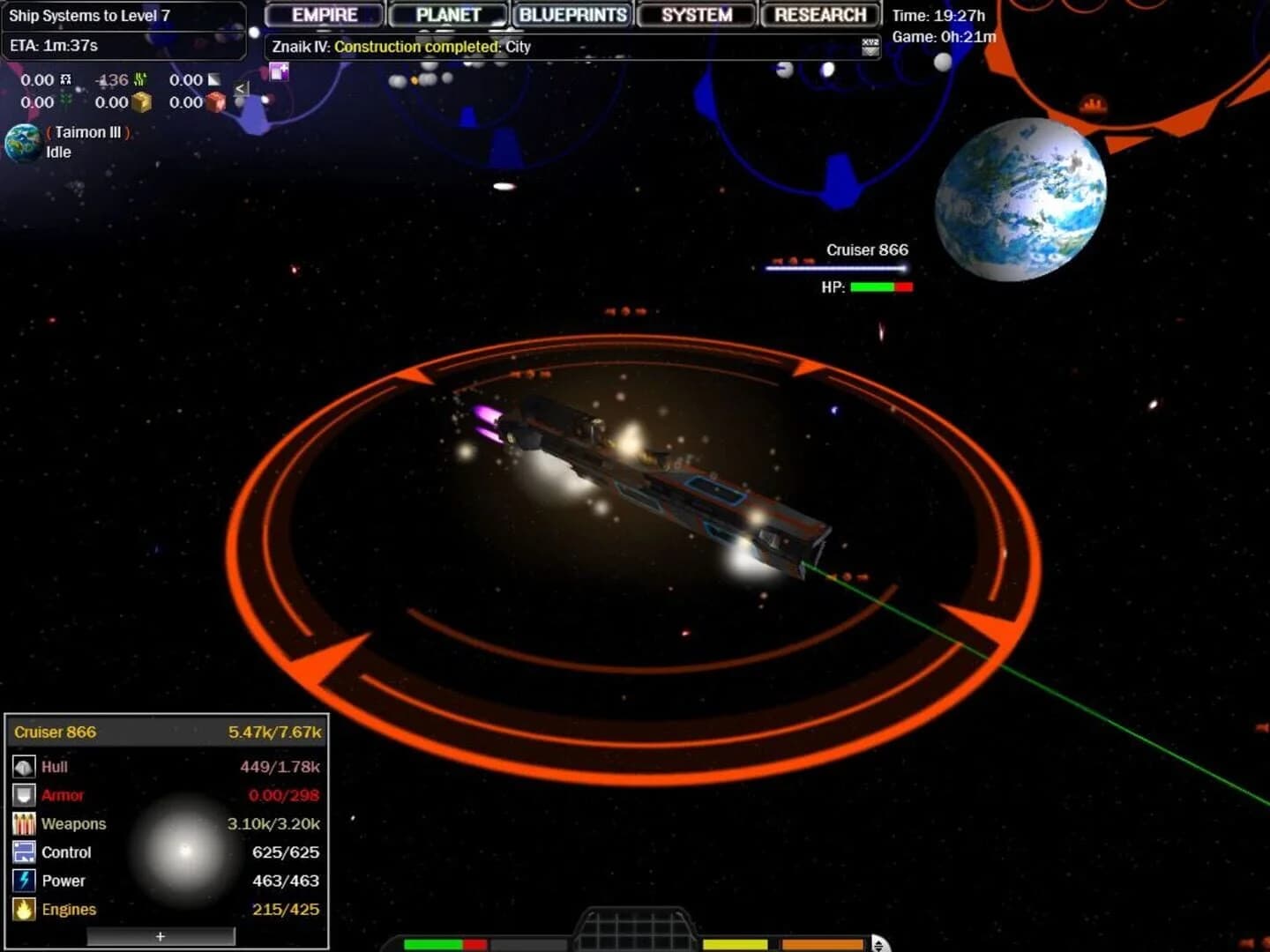
Task: Click the Armor shield icon
Action: coord(23,794)
